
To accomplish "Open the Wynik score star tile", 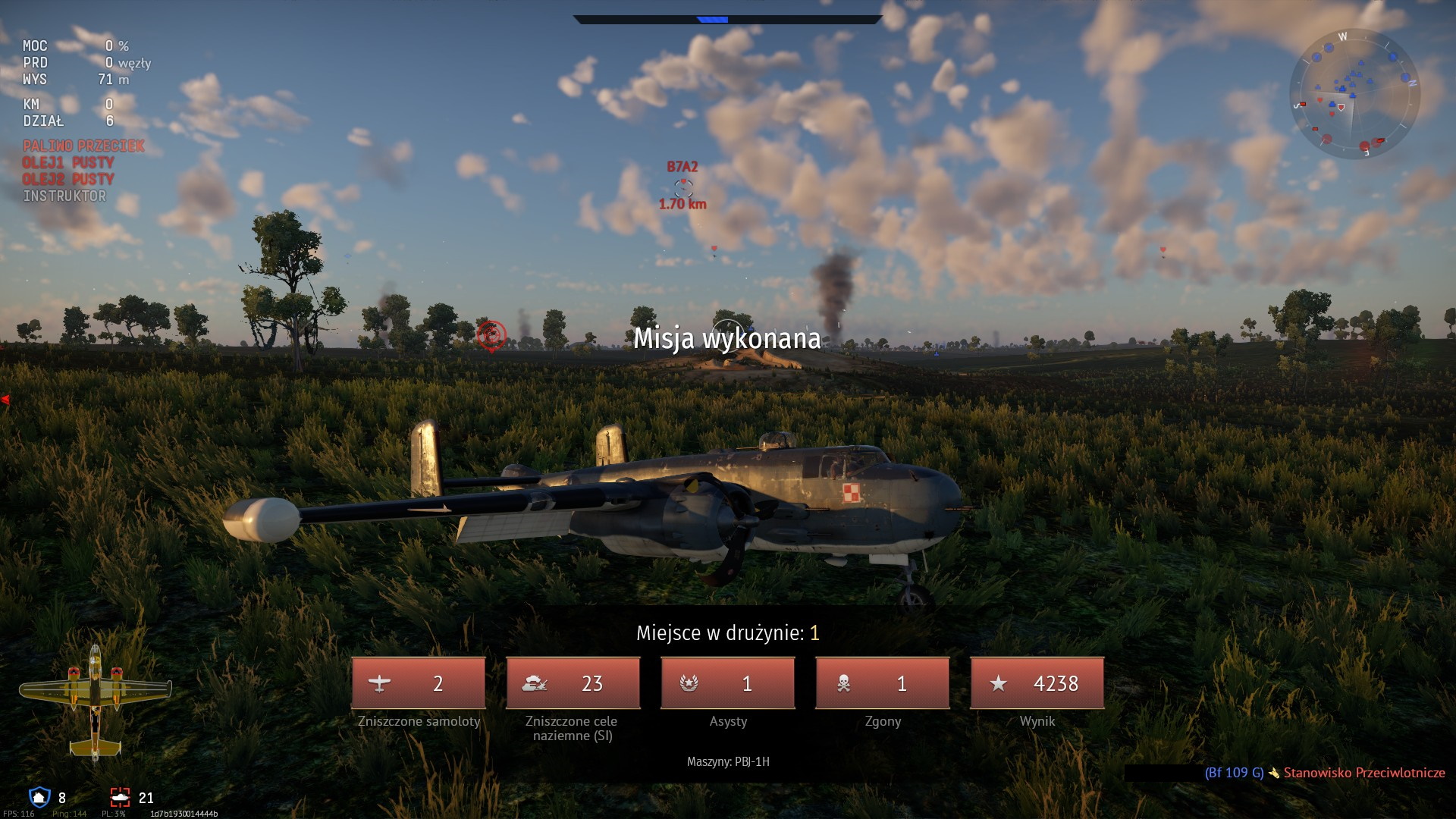I will (1037, 683).
